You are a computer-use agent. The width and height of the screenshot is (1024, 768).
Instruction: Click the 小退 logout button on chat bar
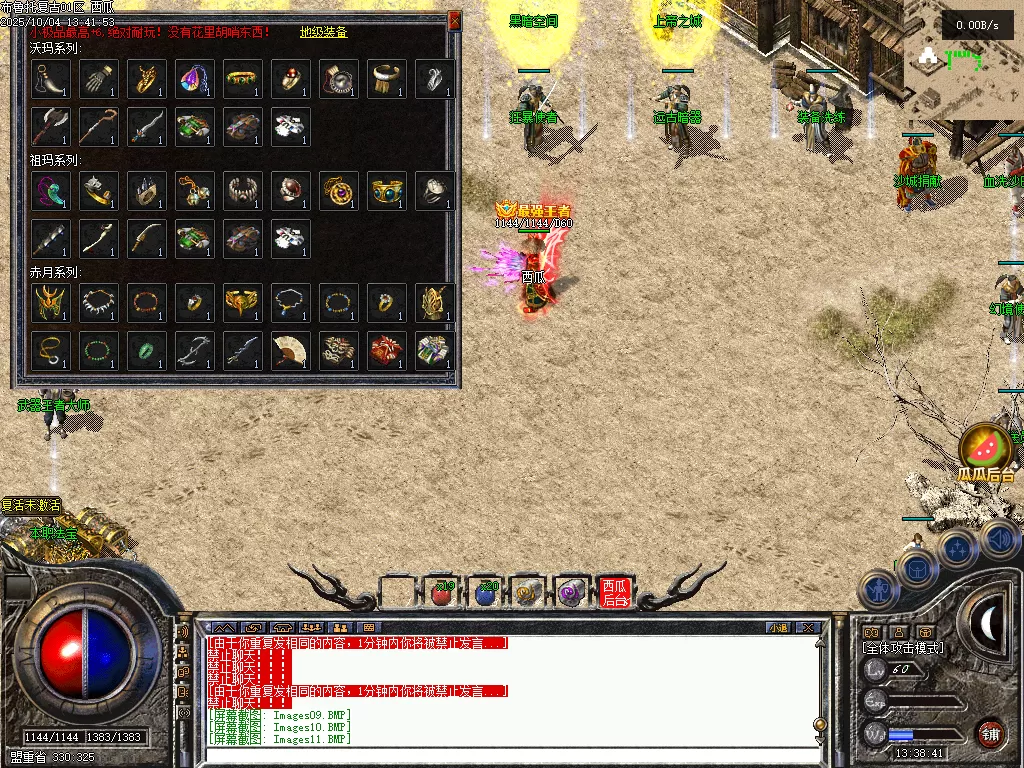coord(778,628)
